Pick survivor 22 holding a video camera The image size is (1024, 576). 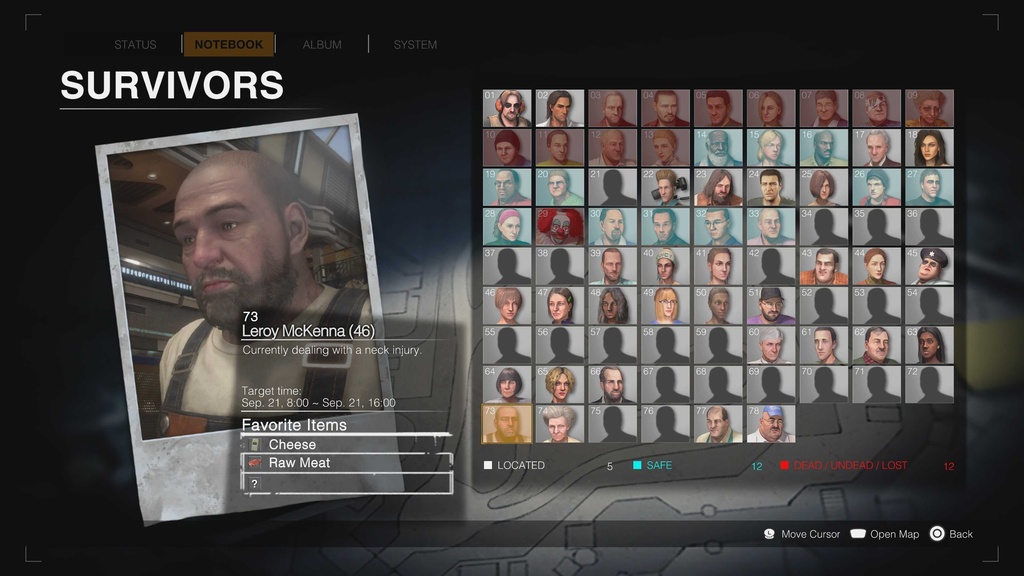click(665, 187)
